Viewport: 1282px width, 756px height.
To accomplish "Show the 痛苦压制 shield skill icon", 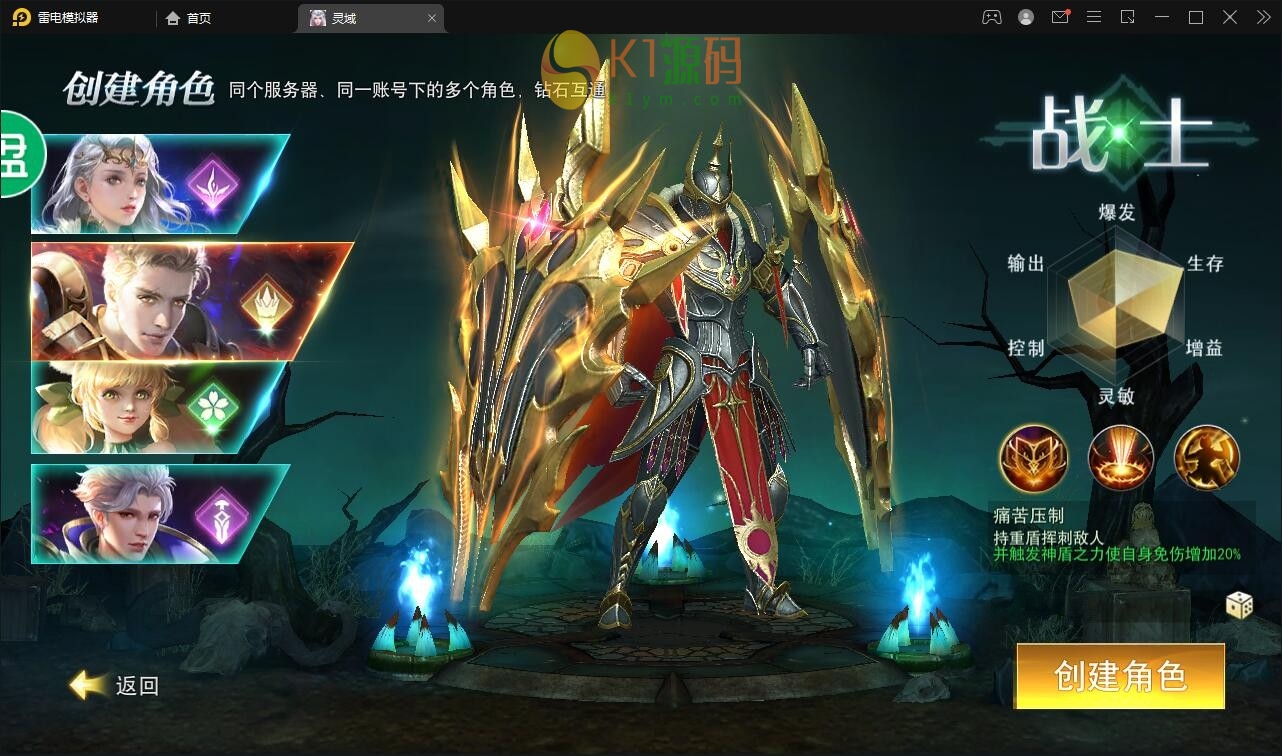I will coord(1034,458).
